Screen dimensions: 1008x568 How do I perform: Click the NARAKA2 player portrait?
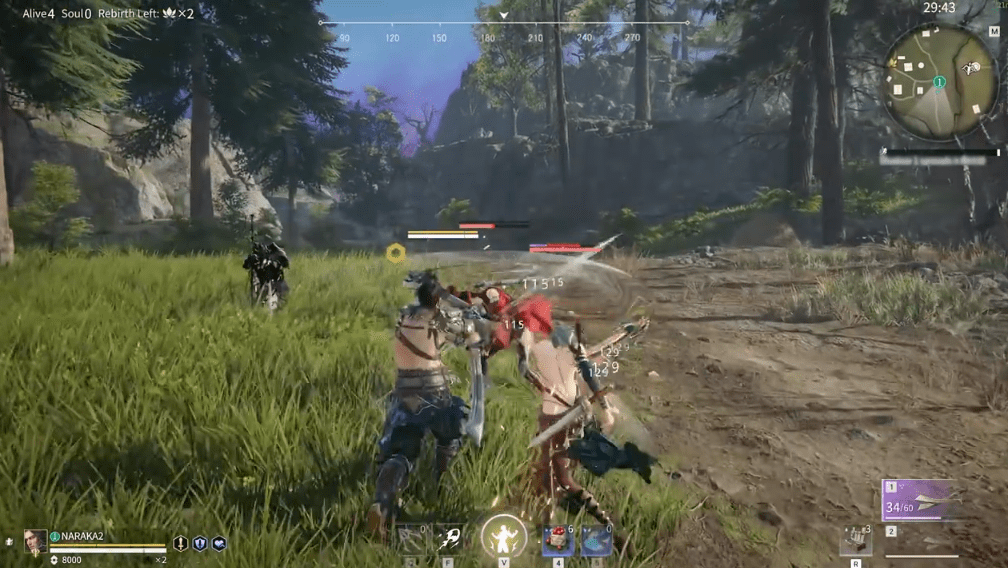[x=35, y=541]
